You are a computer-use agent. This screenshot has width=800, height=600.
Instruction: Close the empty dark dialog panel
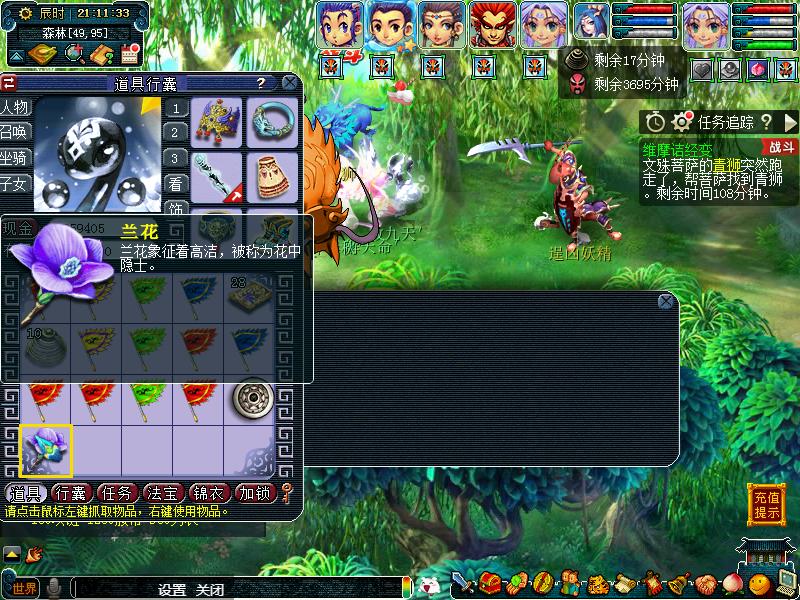tap(666, 301)
